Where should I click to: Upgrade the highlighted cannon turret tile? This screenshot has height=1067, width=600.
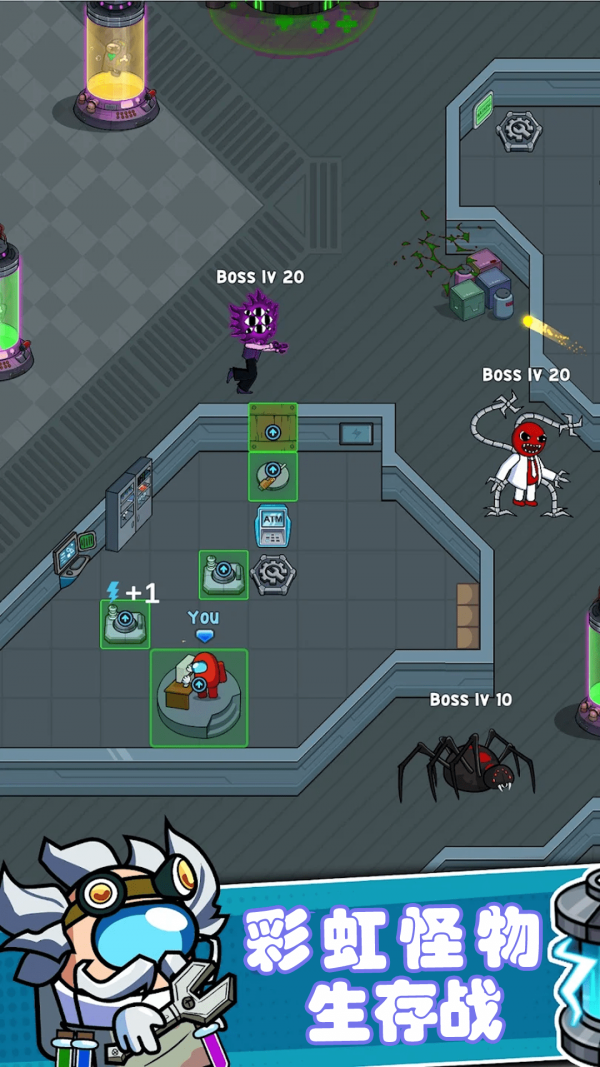pos(272,476)
